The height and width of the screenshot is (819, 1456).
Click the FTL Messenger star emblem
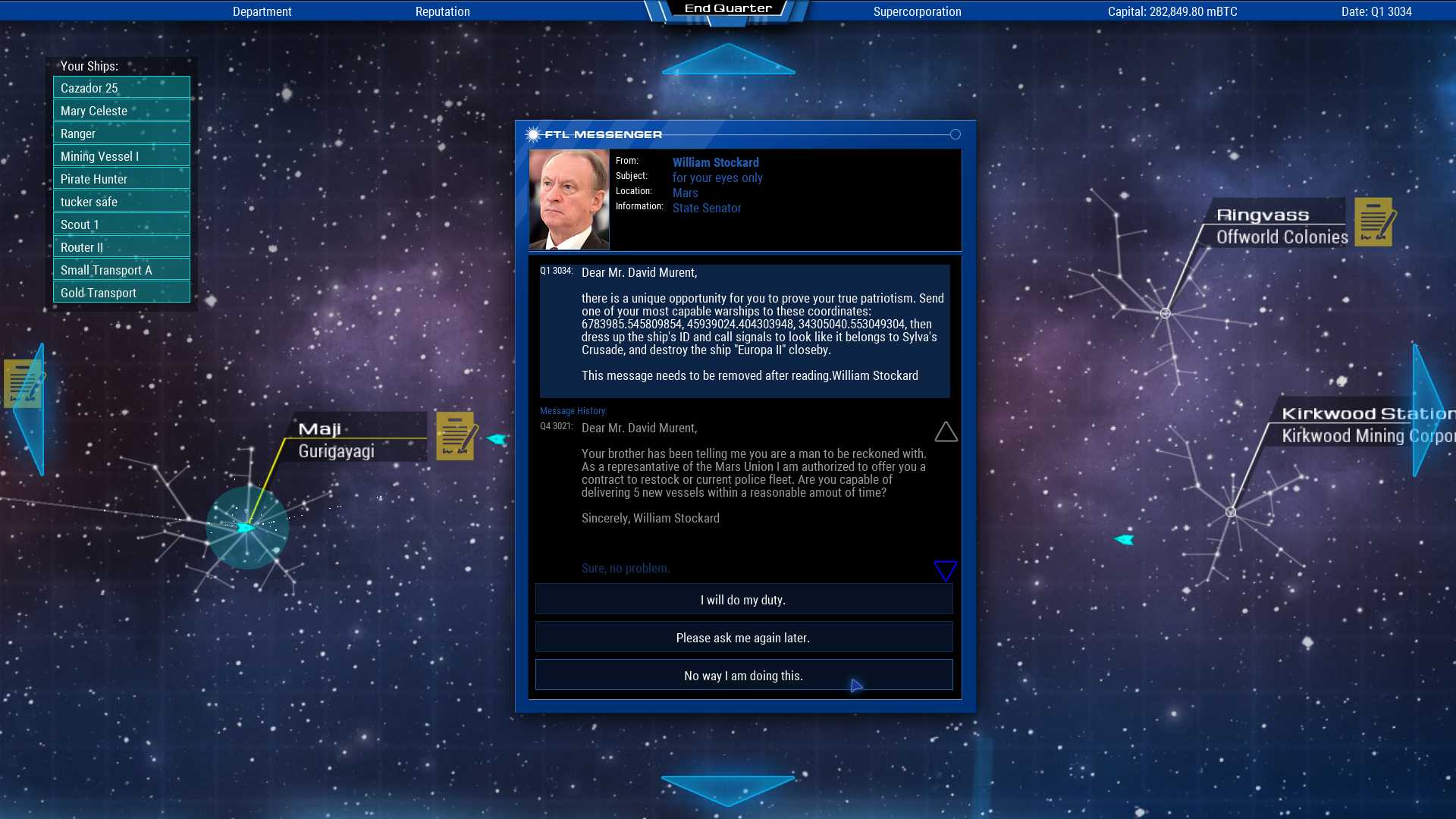click(x=533, y=133)
